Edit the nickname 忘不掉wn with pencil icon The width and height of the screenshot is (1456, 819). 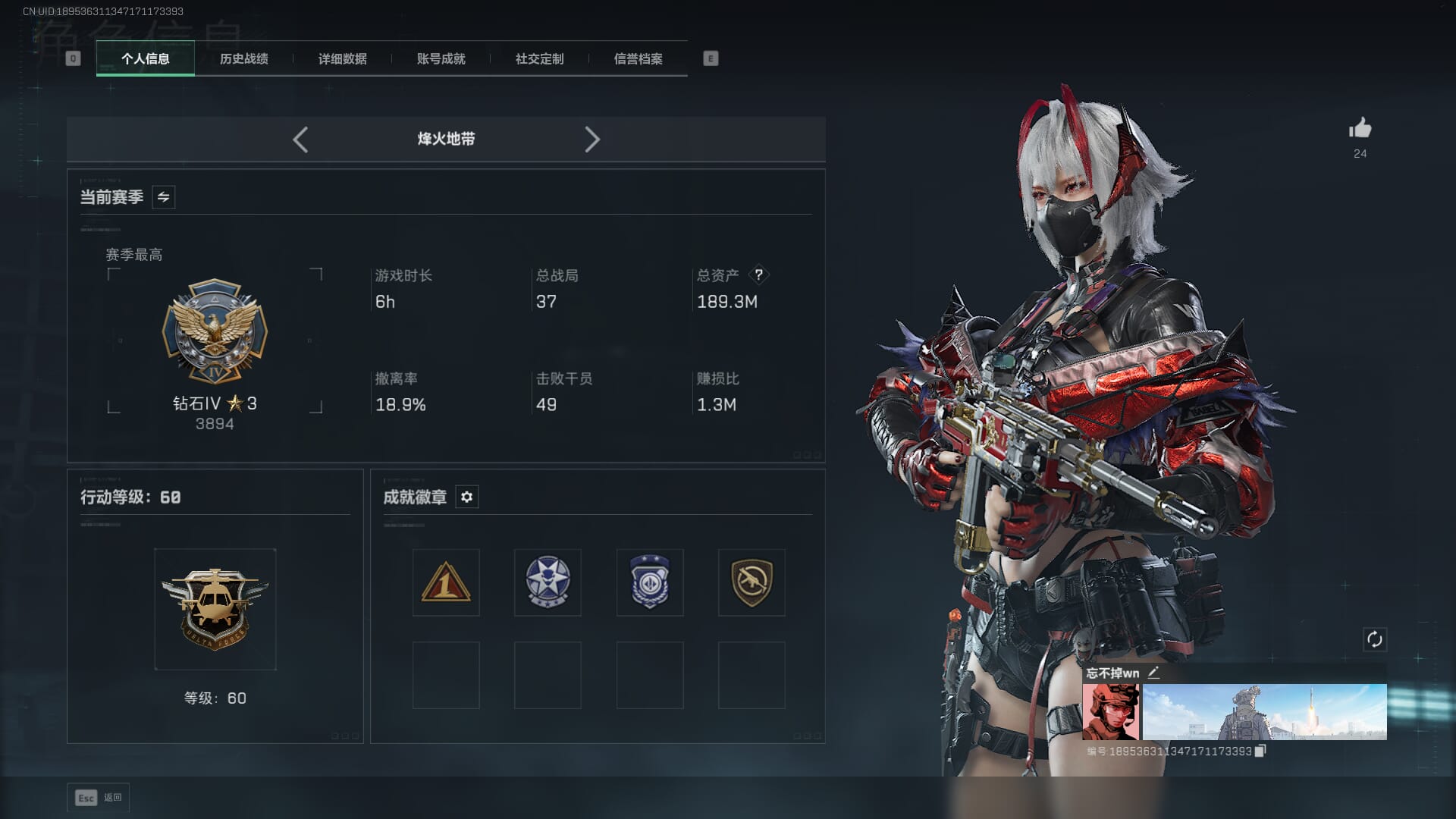pos(1153,673)
